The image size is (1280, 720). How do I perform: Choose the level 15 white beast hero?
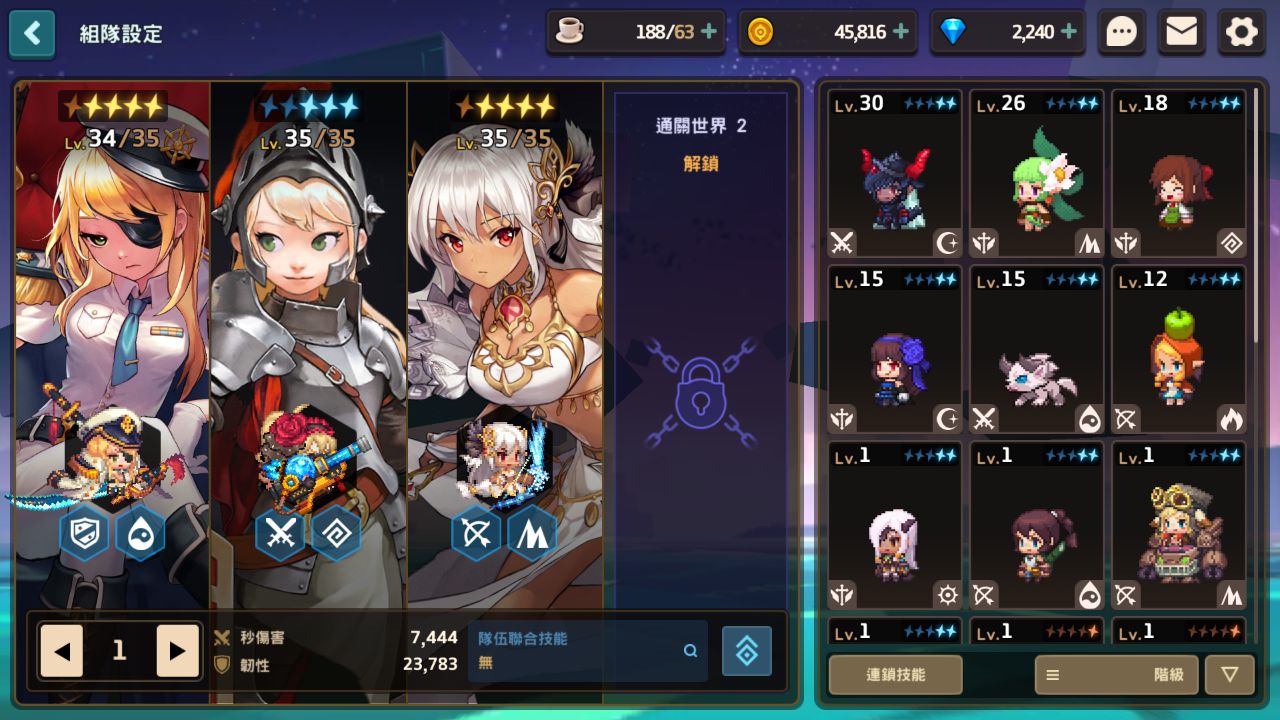[1037, 350]
